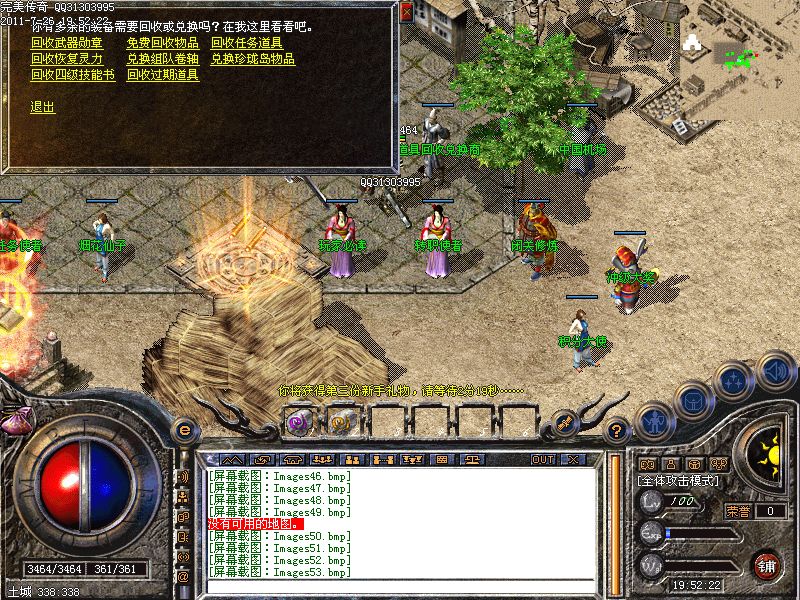
Task: Open the bag inventory round button
Action: pos(693,399)
